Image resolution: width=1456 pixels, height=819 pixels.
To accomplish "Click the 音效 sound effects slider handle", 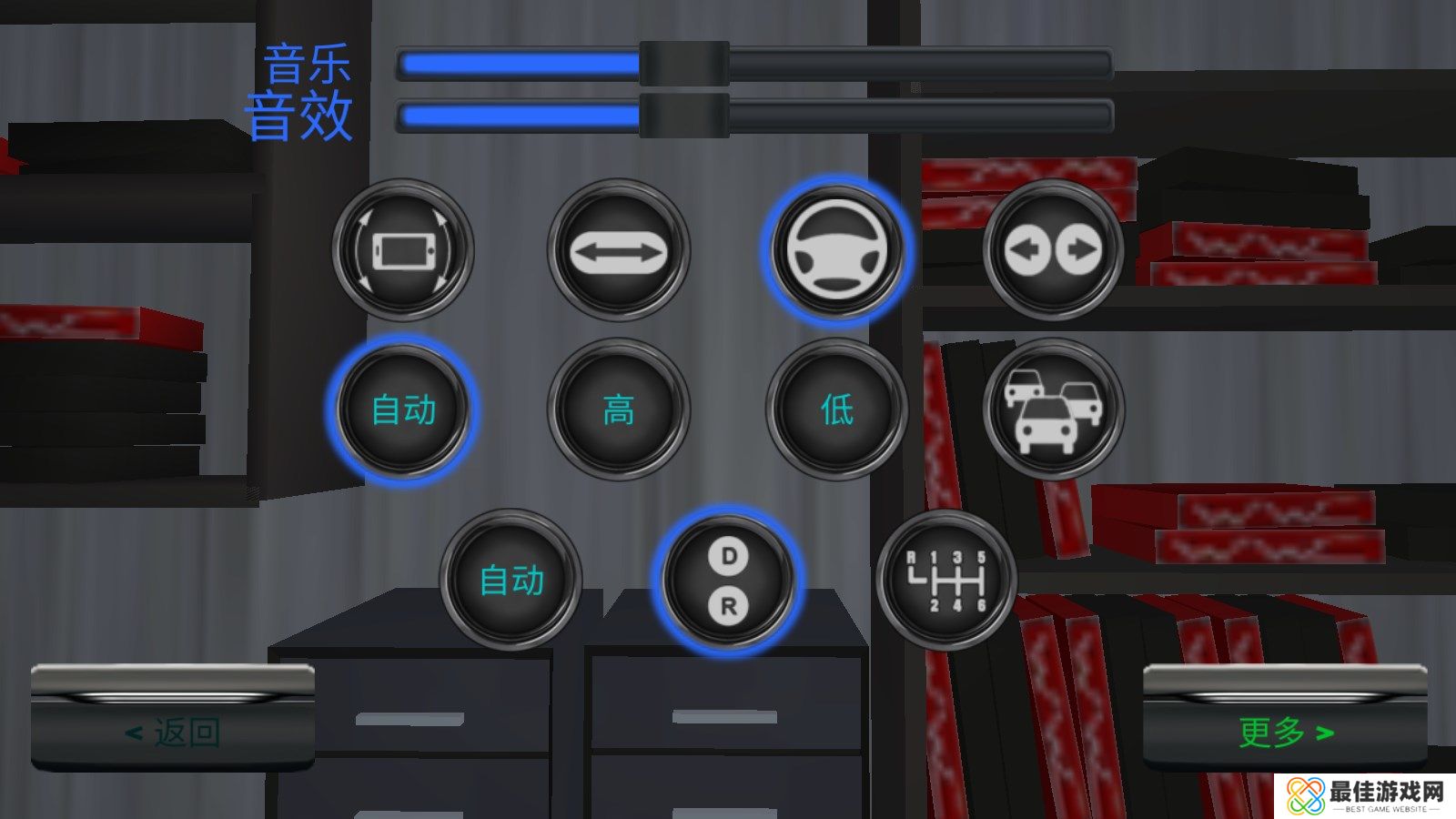I will tap(682, 116).
